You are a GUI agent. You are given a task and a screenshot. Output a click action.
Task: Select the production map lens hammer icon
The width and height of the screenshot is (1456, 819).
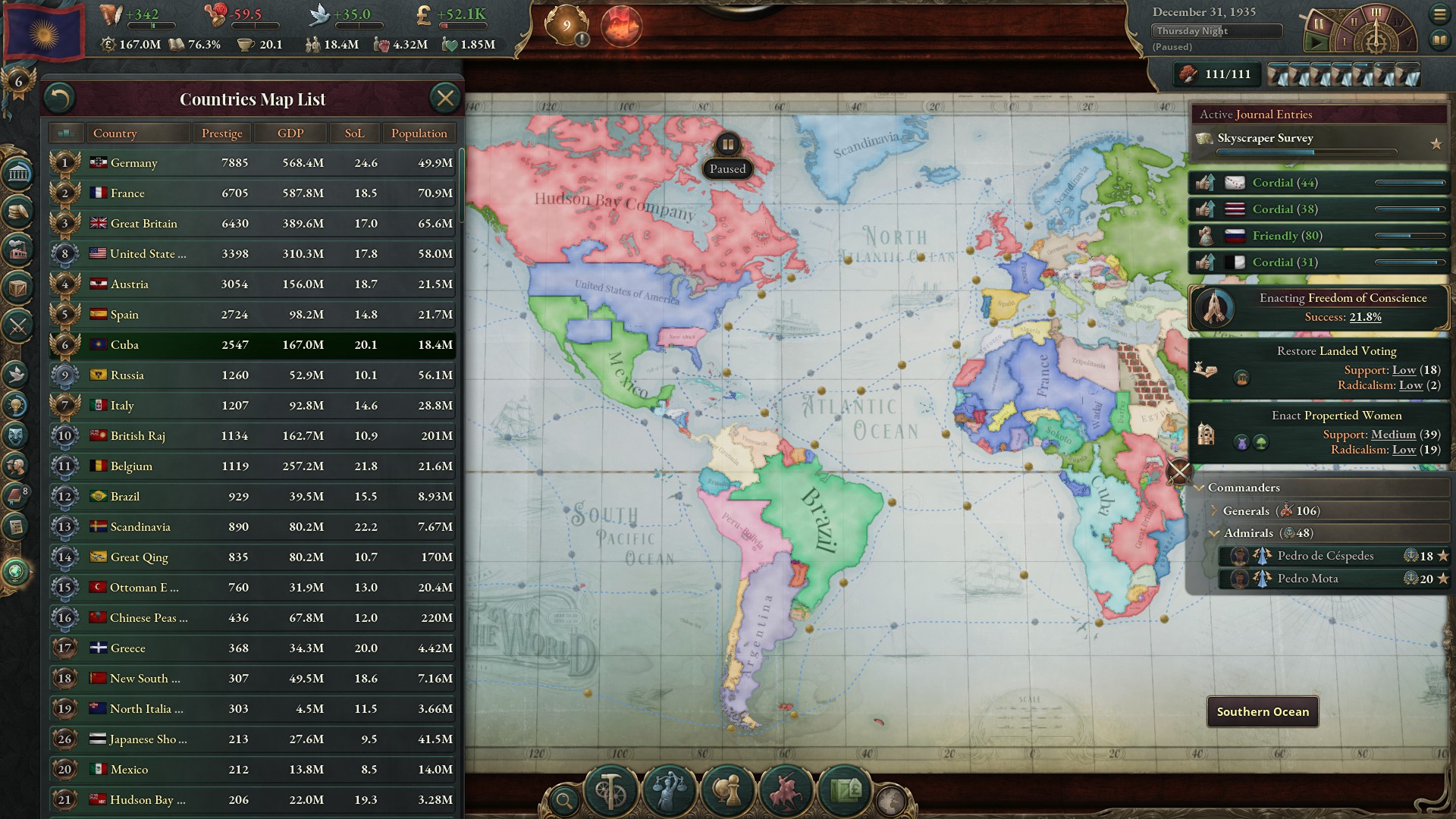click(610, 790)
